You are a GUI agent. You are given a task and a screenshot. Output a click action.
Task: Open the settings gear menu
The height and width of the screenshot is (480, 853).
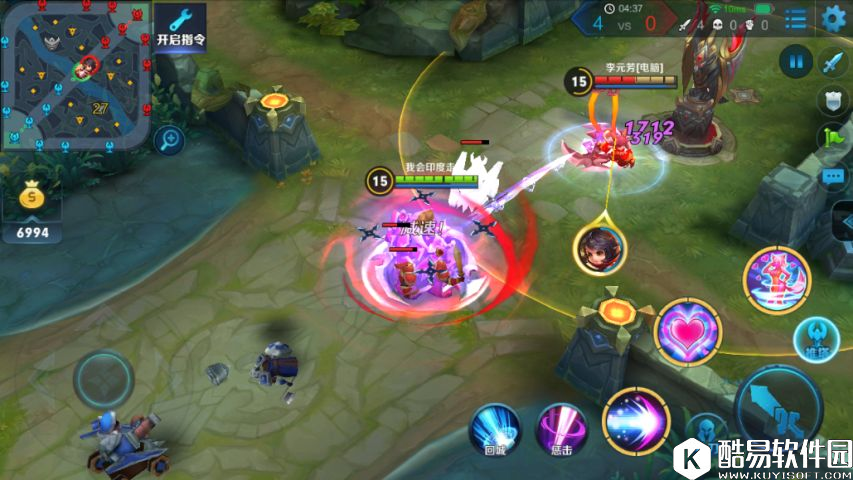833,17
